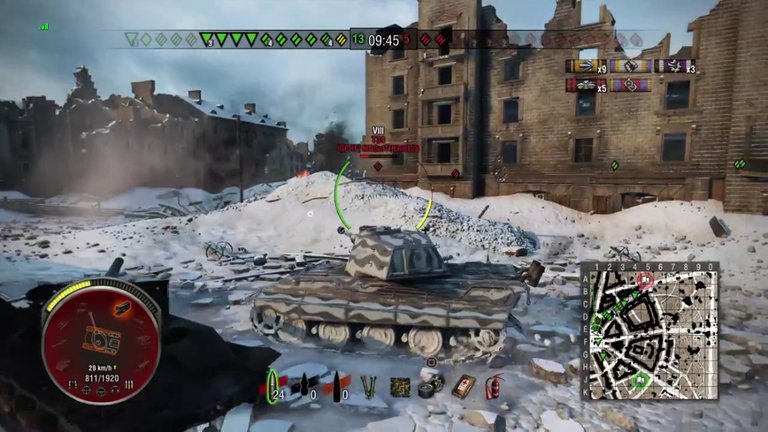
Task: Select the shell slot with 24 rounds
Action: pyautogui.click(x=273, y=384)
